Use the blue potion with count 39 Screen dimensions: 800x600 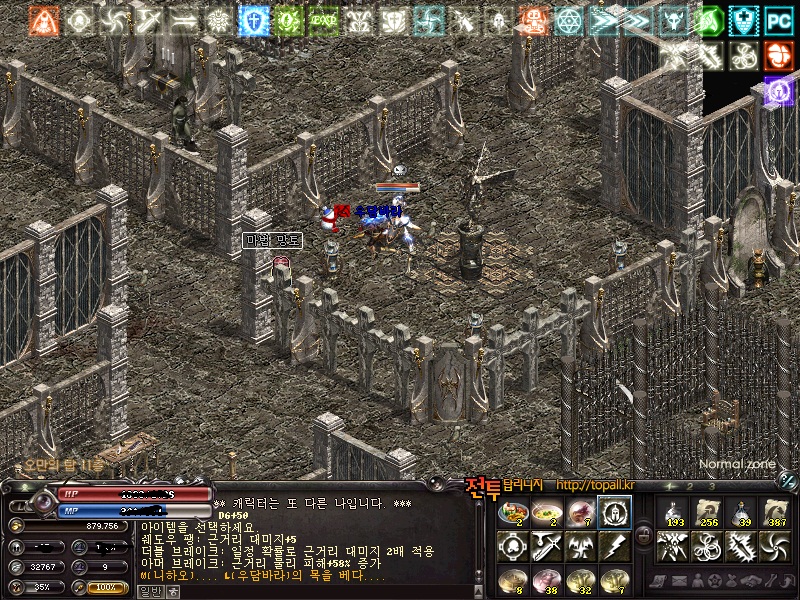coord(741,513)
